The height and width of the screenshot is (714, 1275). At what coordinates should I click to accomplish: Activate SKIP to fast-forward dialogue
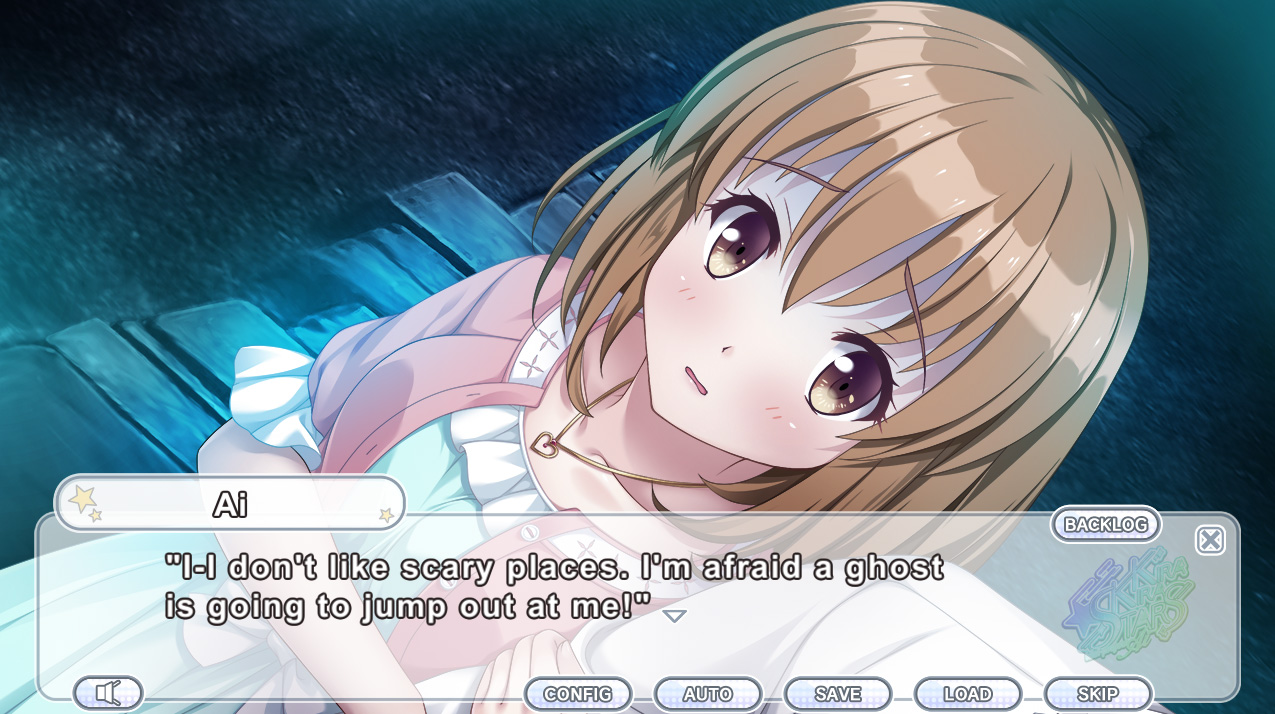[x=1098, y=694]
